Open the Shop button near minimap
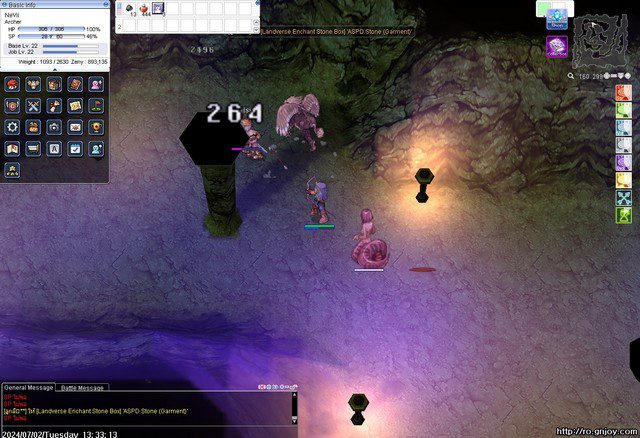Viewport: 640px width, 438px height. click(x=557, y=19)
